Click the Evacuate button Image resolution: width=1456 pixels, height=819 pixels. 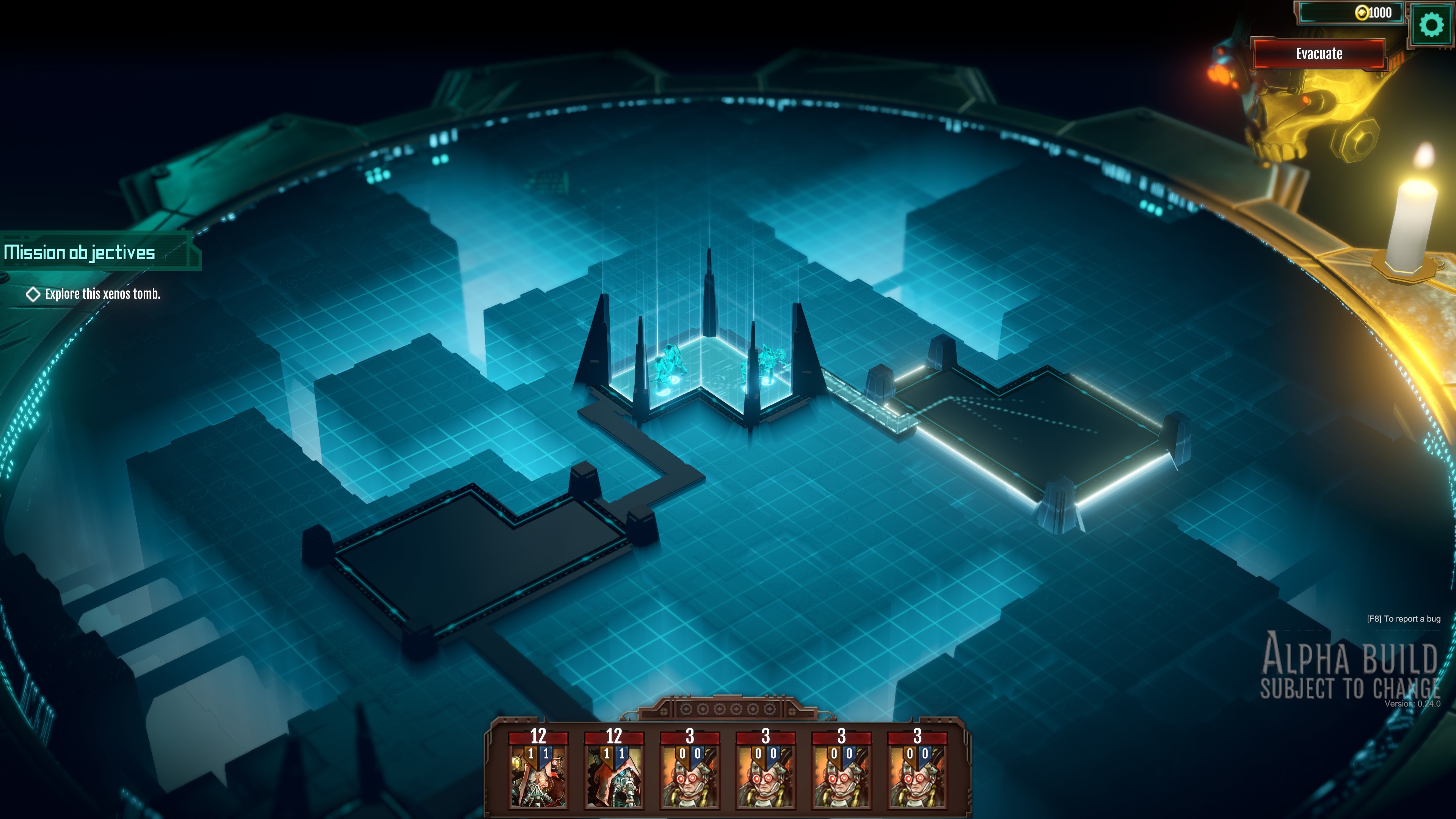tap(1319, 54)
